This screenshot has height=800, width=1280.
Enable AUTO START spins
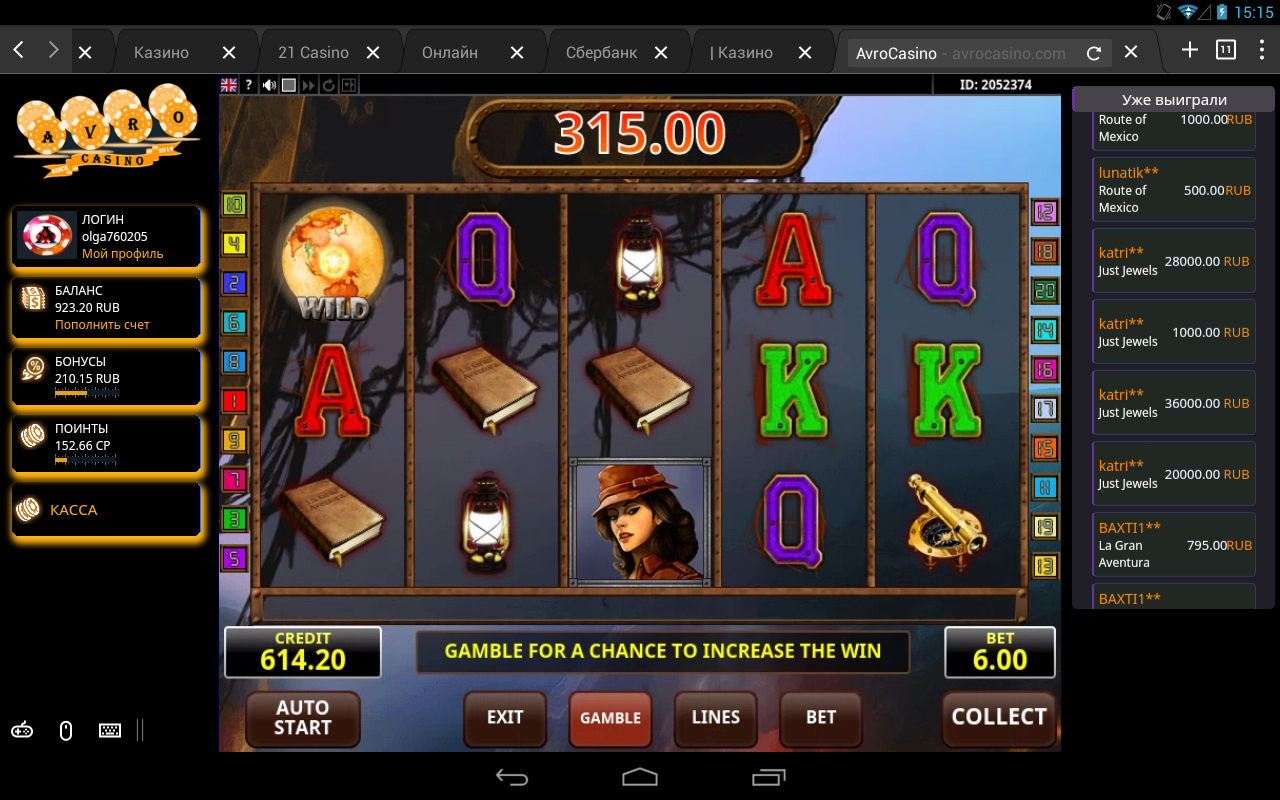pyautogui.click(x=302, y=718)
